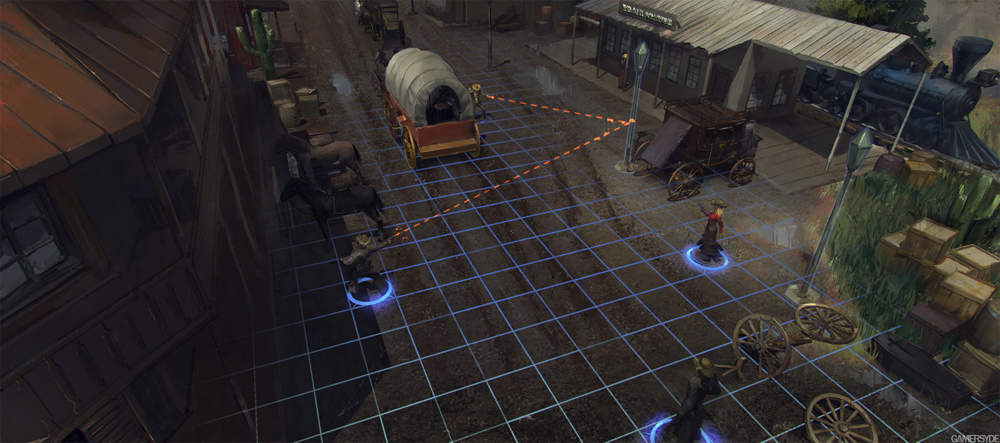This screenshot has width=1000, height=443.
Task: Select the aiming gunman beside the horses
Action: 362,262
